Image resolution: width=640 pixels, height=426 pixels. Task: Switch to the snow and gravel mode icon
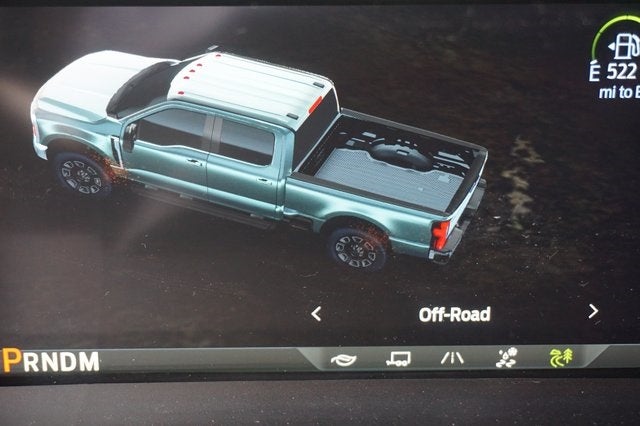(506, 357)
